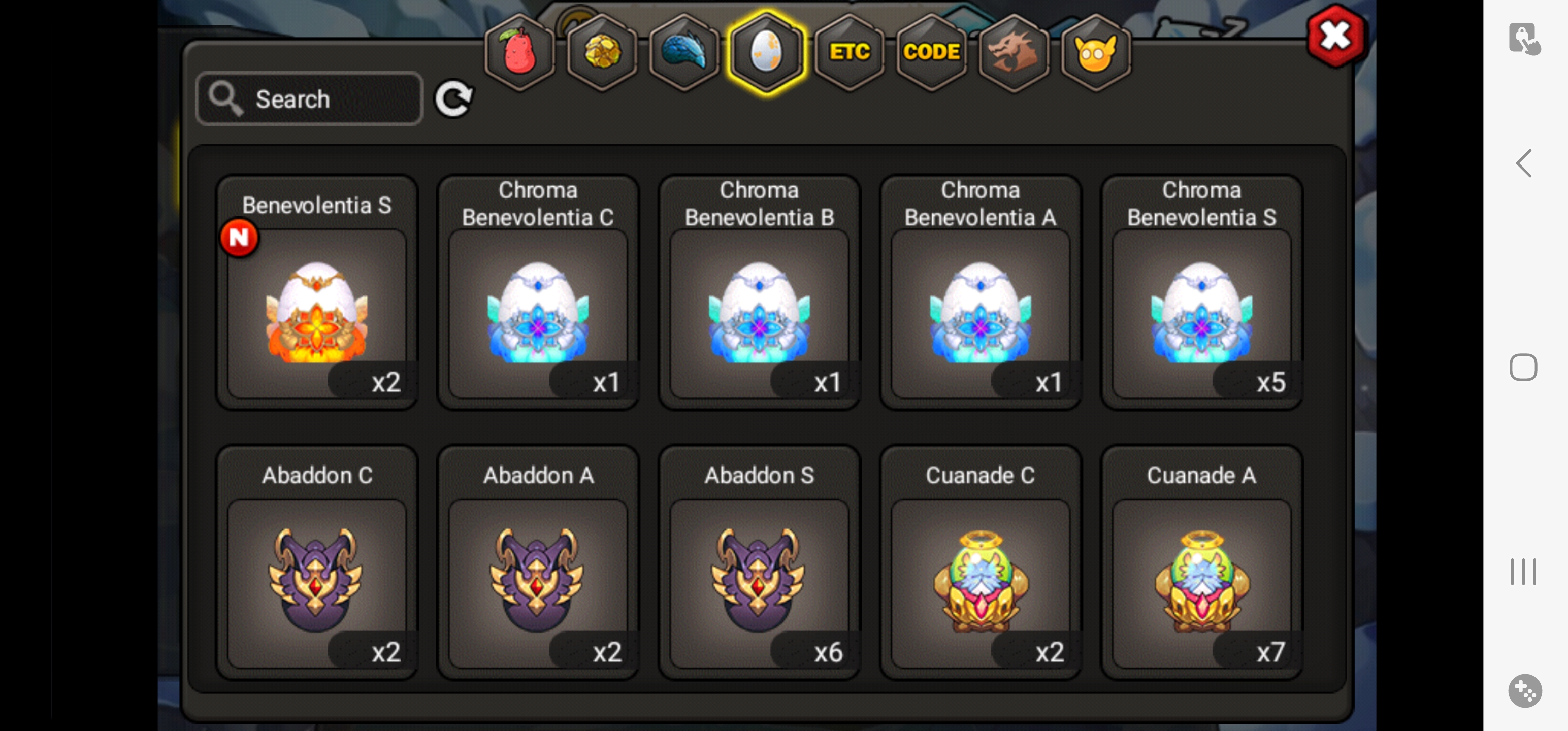Open the gold nugget tab
The width and height of the screenshot is (1568, 731).
tap(602, 52)
